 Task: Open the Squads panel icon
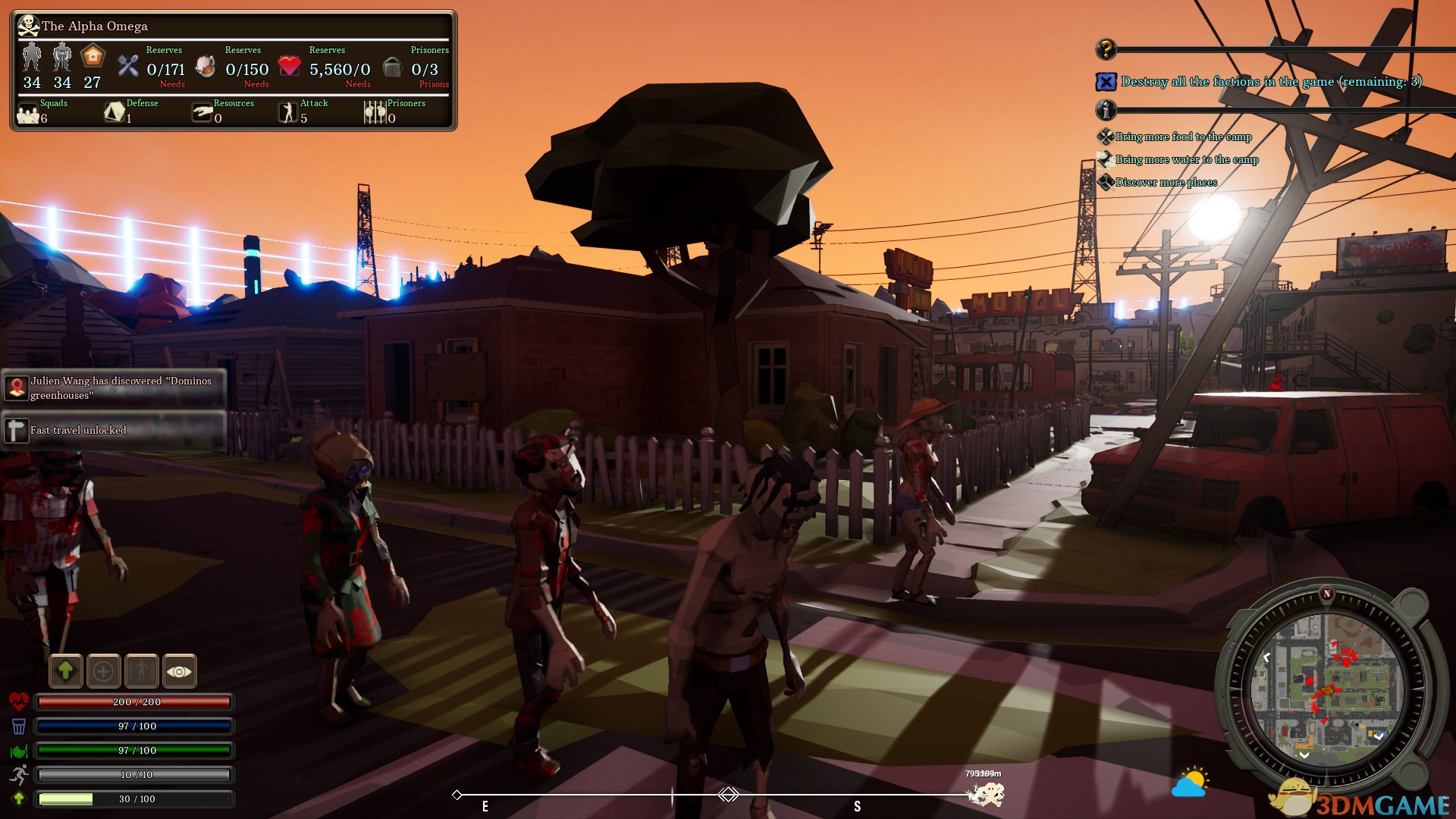click(29, 115)
